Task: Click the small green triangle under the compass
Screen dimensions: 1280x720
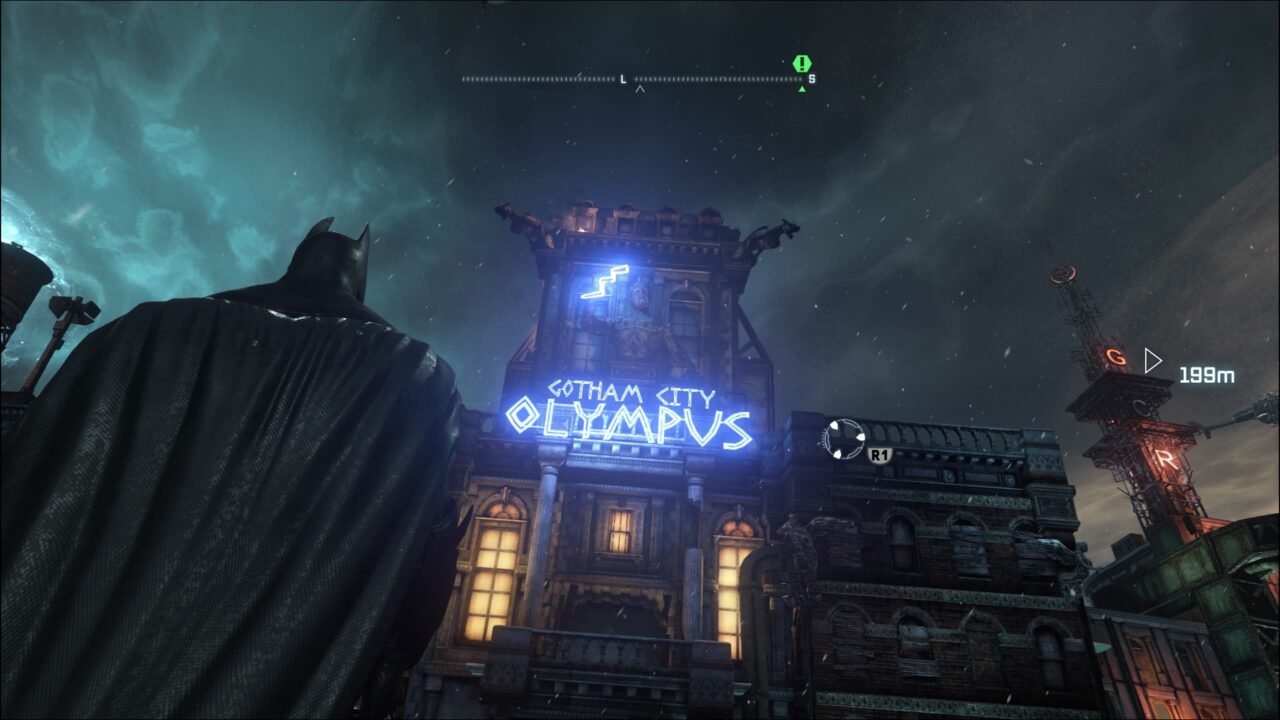Action: pyautogui.click(x=803, y=87)
